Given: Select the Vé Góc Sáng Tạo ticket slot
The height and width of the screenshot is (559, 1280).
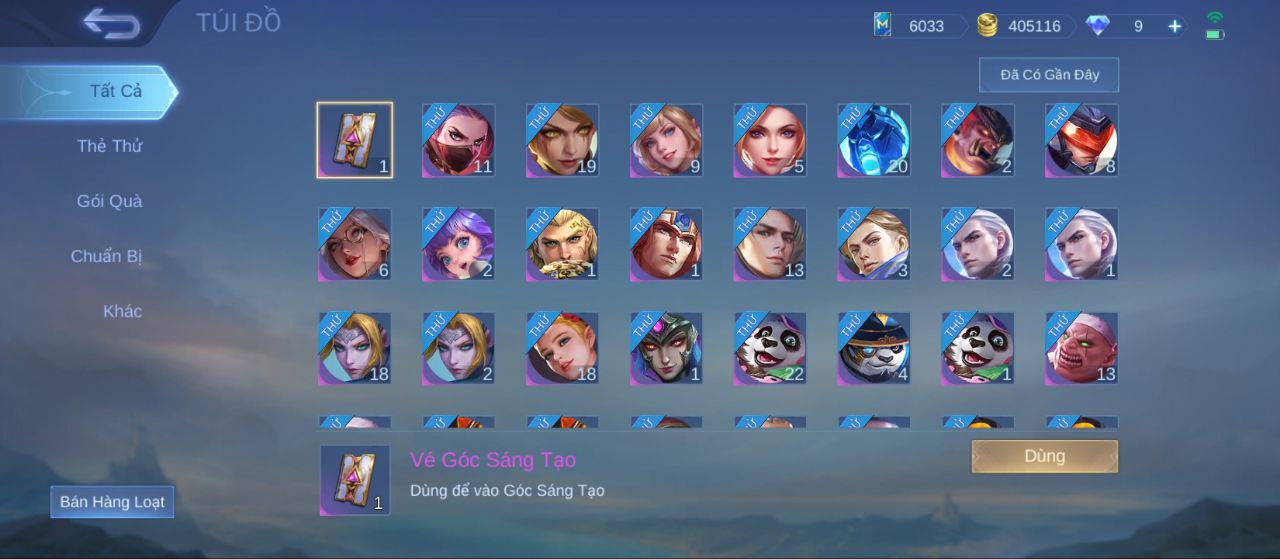Looking at the screenshot, I should (x=355, y=140).
